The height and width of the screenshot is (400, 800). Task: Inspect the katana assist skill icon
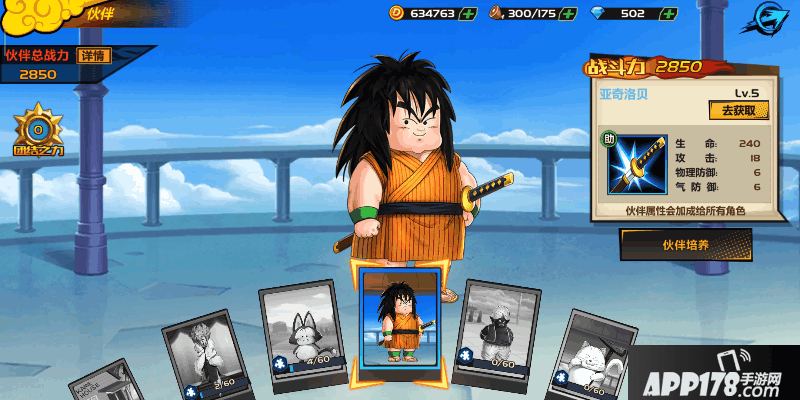click(x=634, y=166)
